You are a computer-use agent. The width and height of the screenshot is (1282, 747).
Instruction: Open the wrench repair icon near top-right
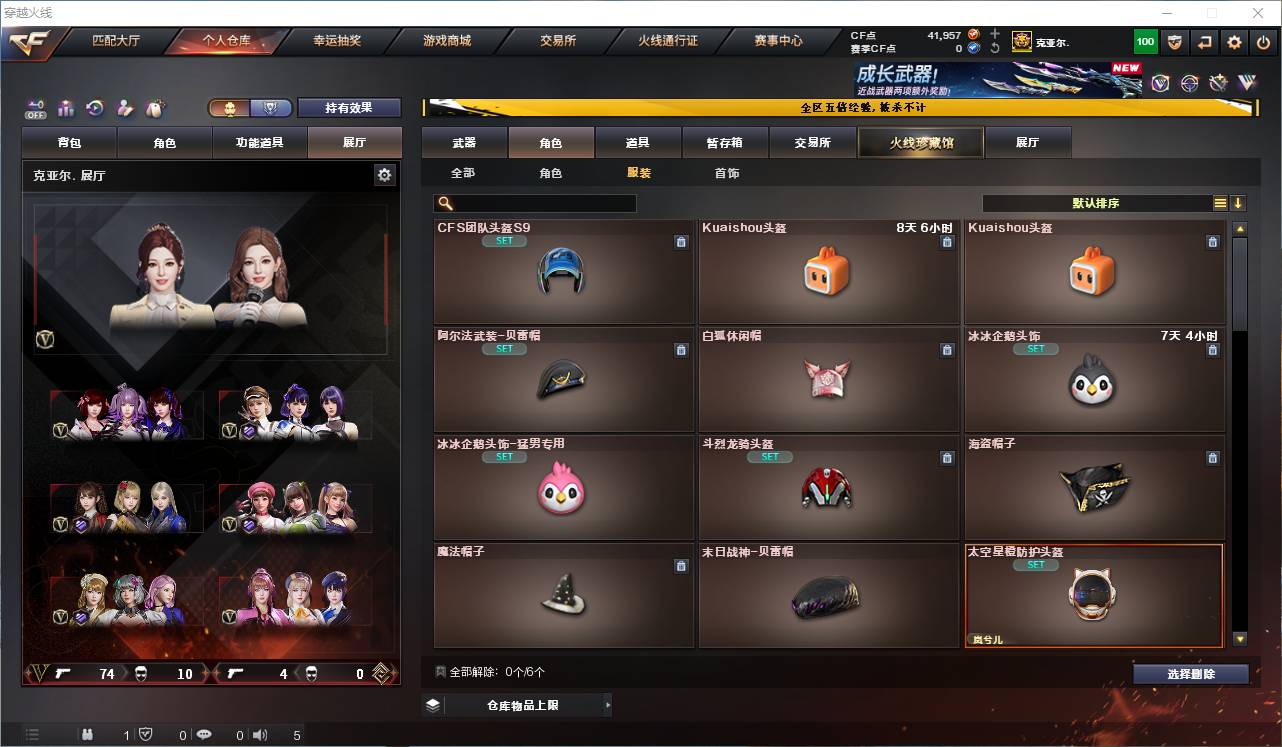(x=1218, y=83)
